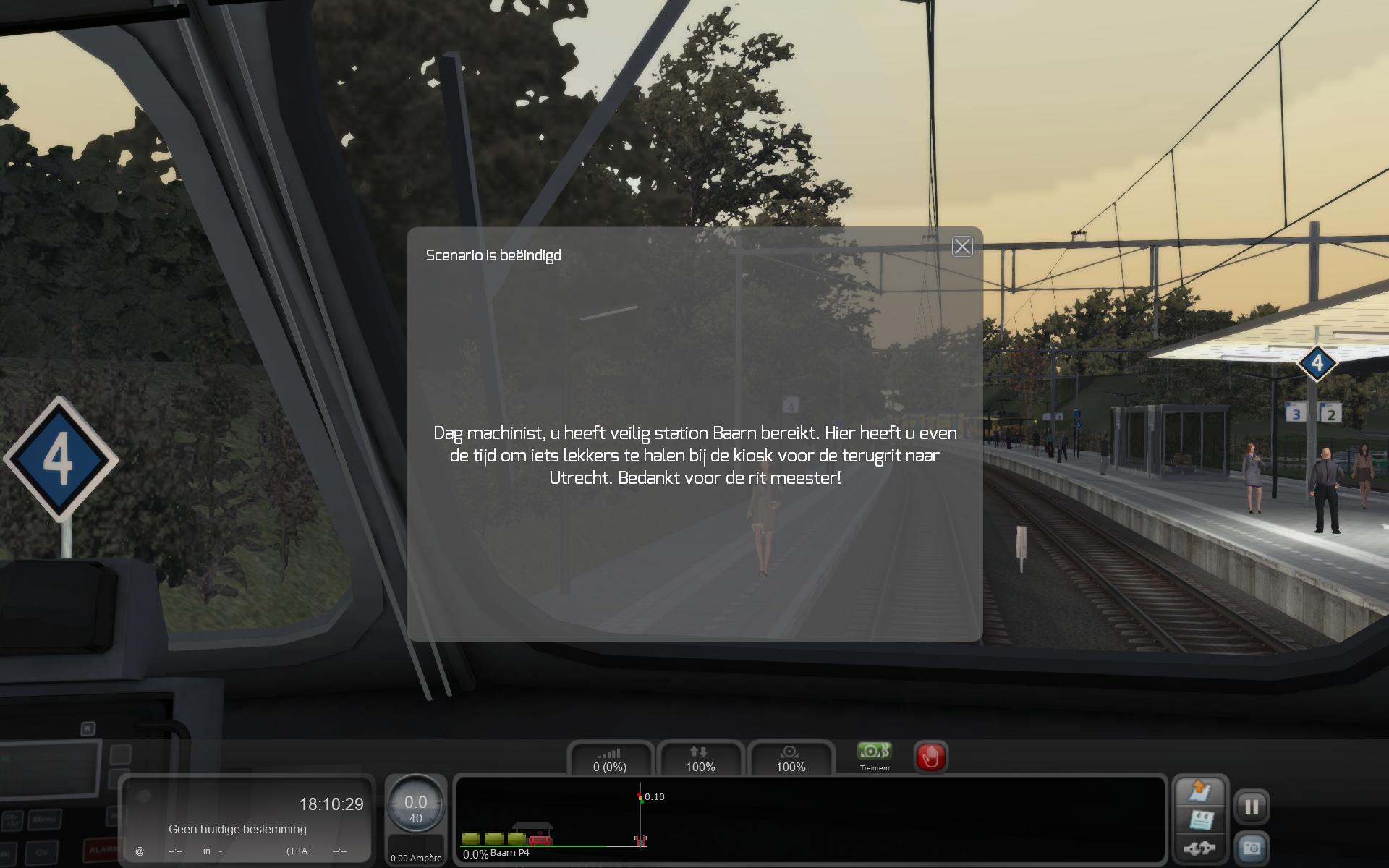This screenshot has width=1389, height=868.
Task: Activate the red emergency stop hand
Action: [x=930, y=757]
